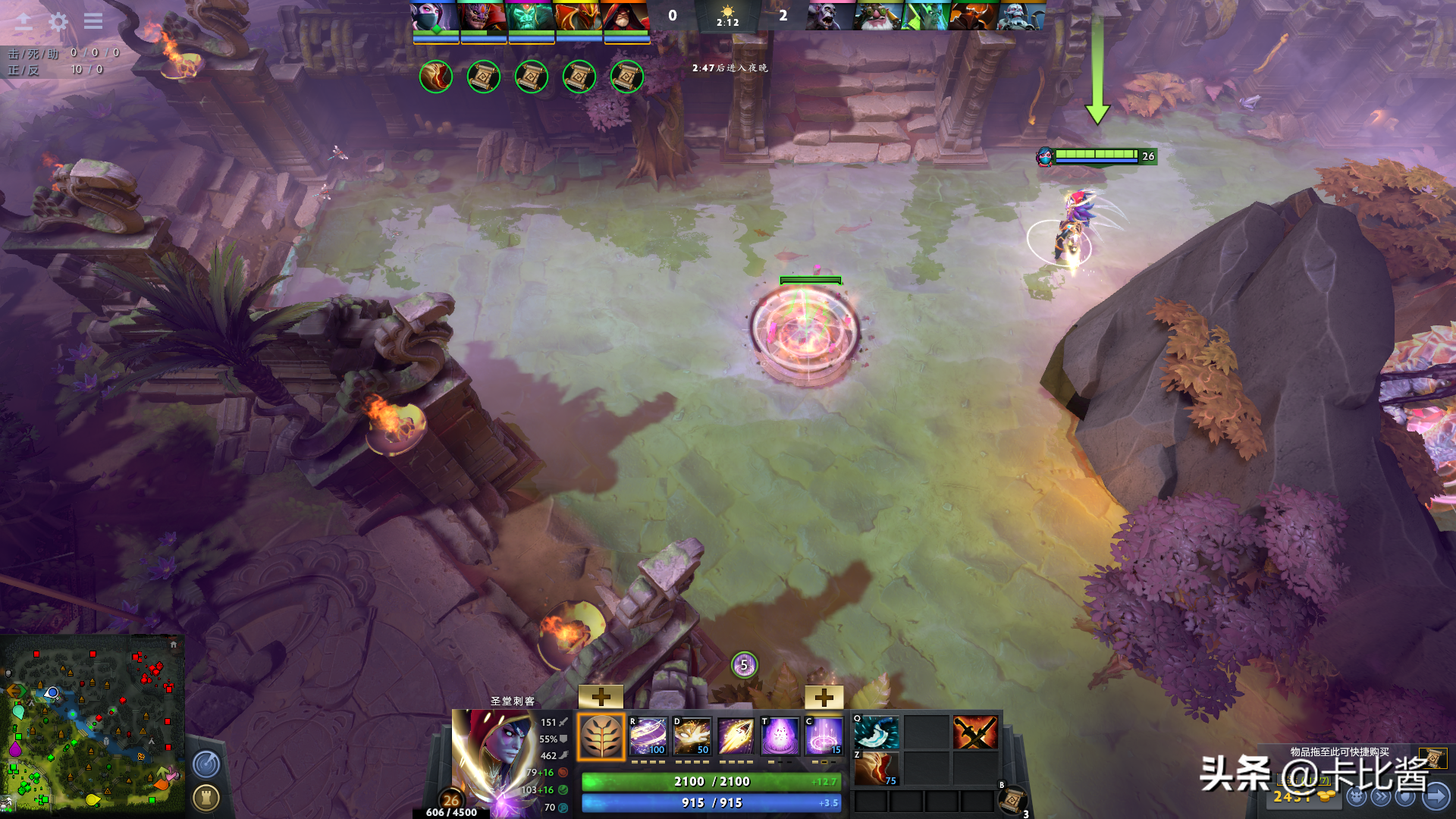Screen dimensions: 1456x819
Task: Activate the Refraction ability
Action: coord(648,736)
